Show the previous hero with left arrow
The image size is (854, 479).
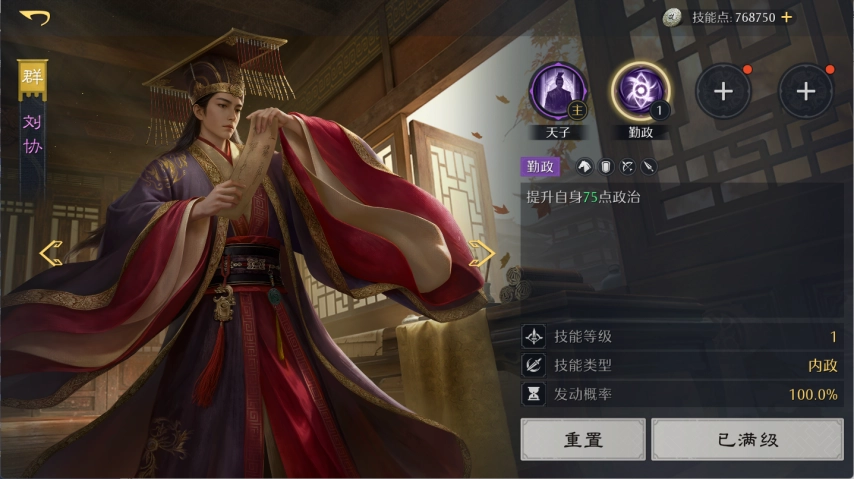[51, 253]
